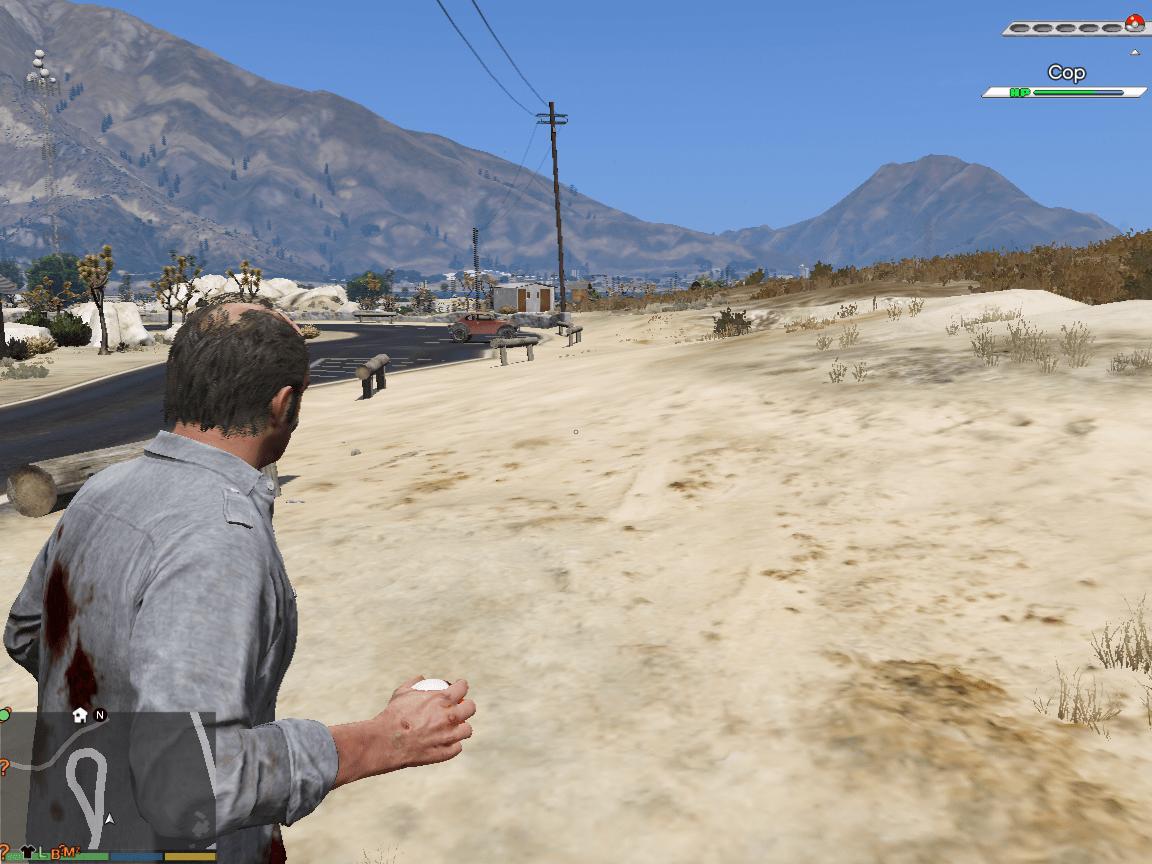Select the black t-shirt clothing store blip
Screen dimensions: 1152x864
[x=27, y=852]
